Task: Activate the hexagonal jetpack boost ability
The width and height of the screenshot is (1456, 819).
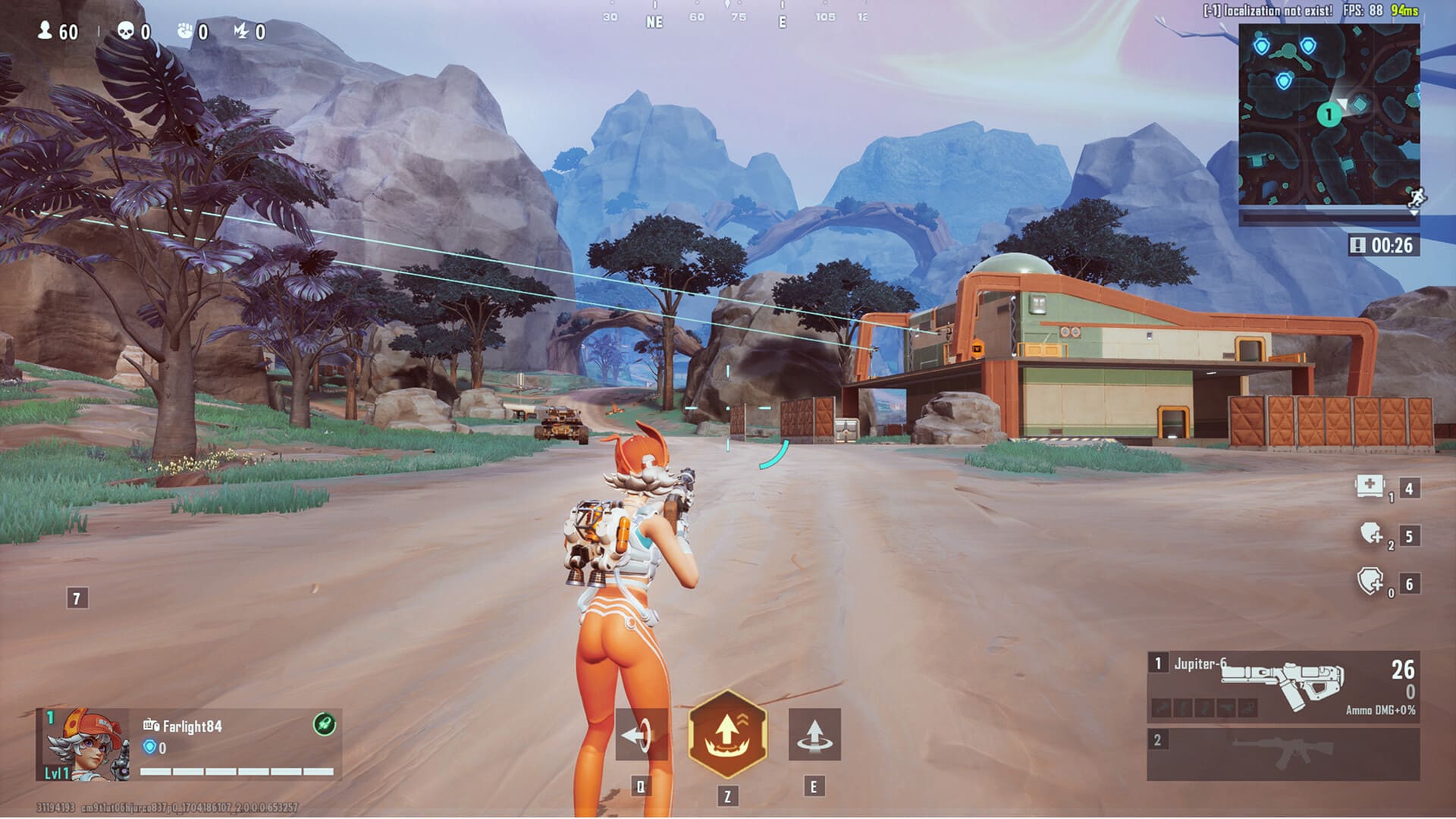Action: pyautogui.click(x=727, y=733)
